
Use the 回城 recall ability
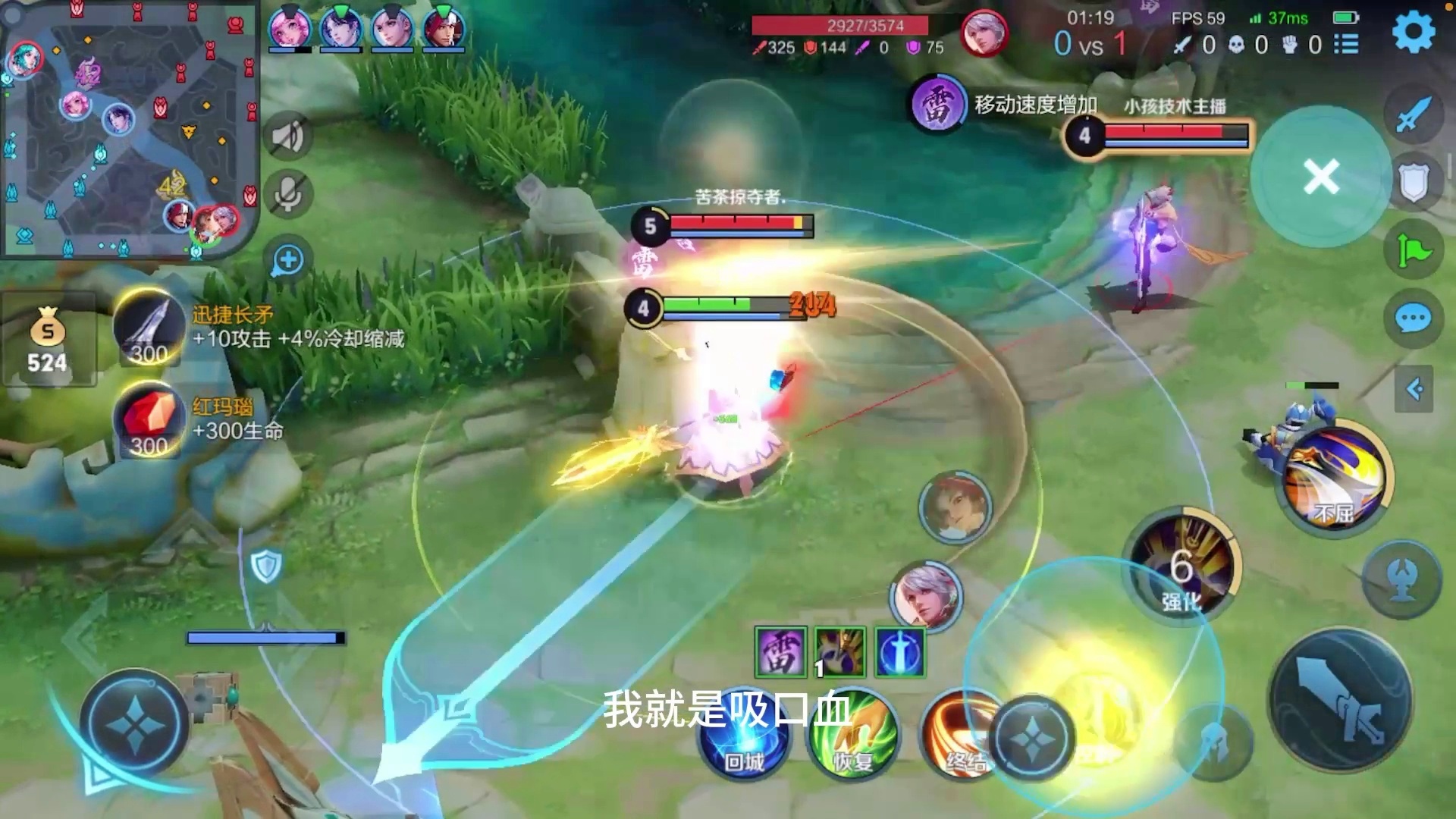(744, 736)
